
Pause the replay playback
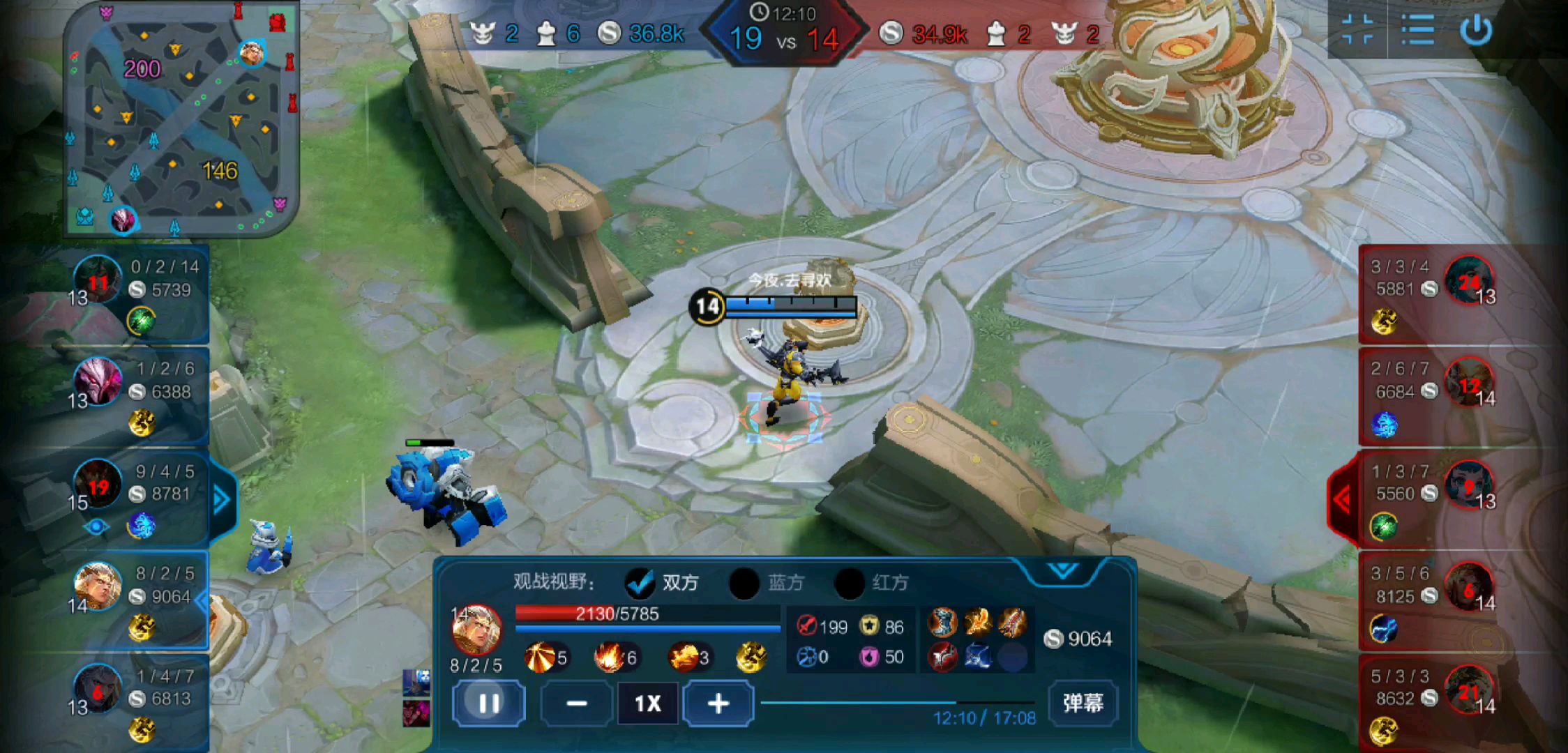tap(488, 703)
